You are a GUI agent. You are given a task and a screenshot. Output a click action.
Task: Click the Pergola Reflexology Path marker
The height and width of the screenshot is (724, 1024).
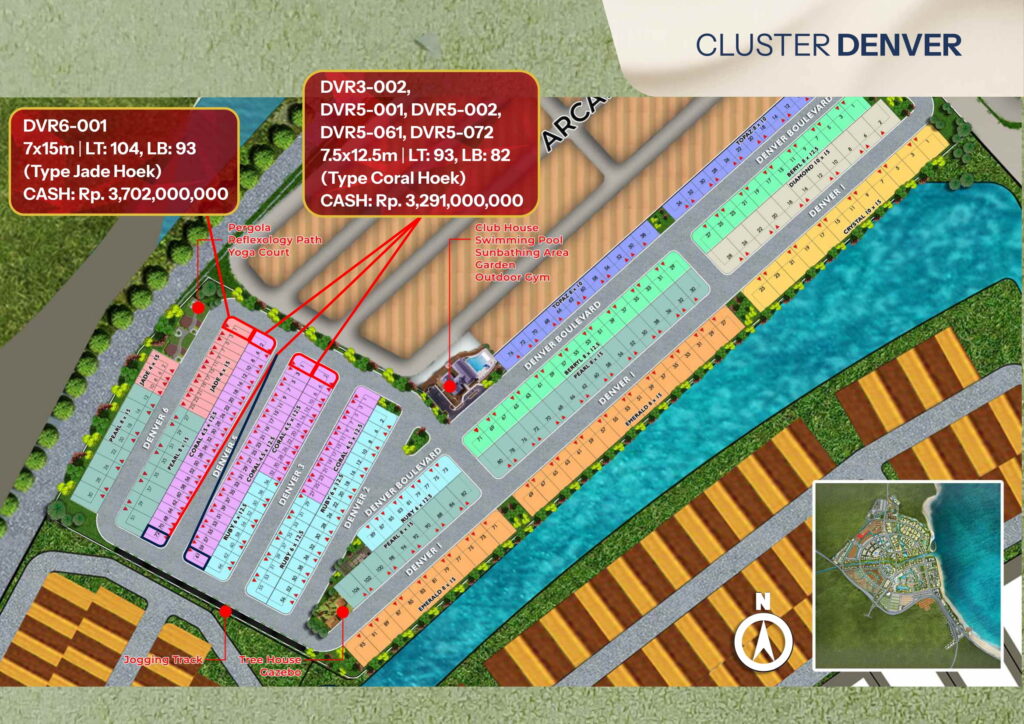tap(199, 307)
